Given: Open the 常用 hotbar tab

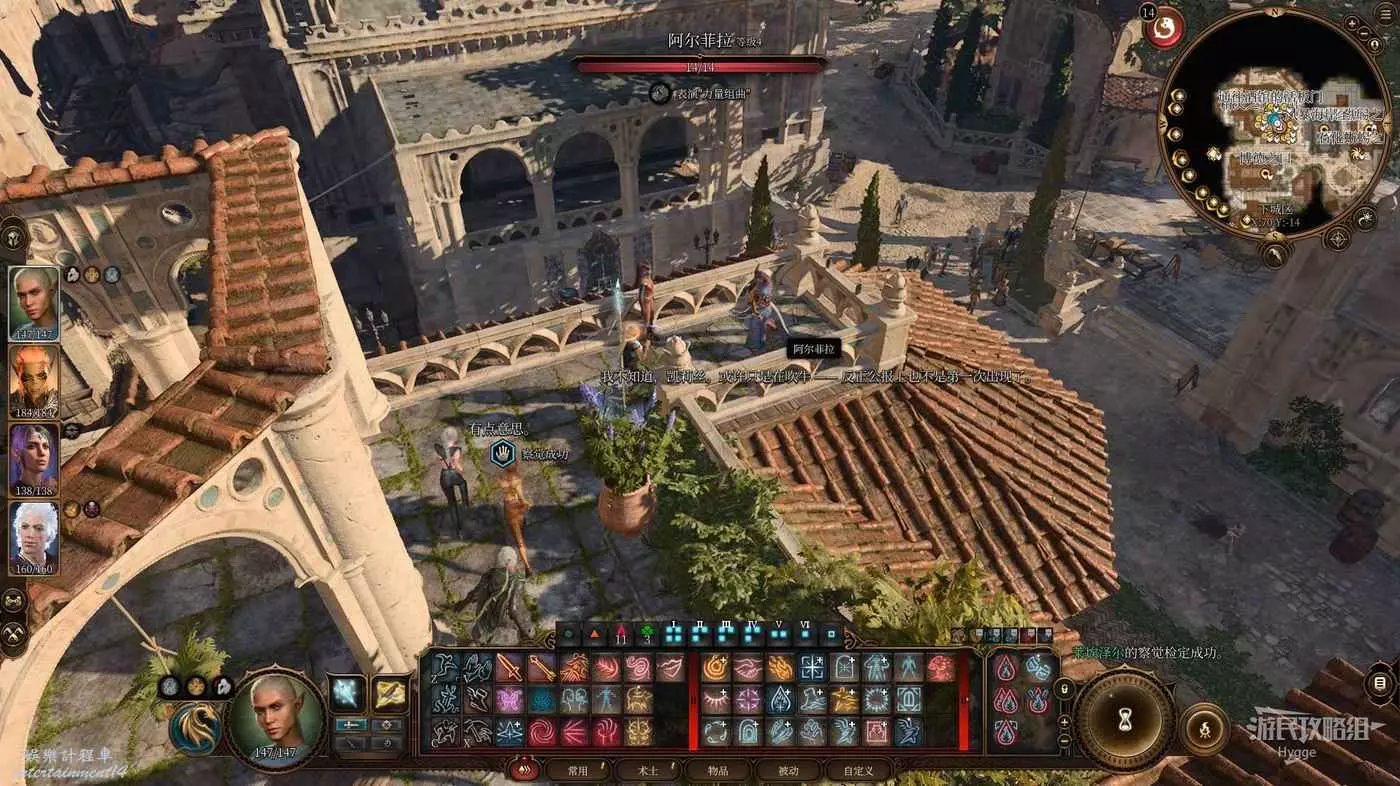Looking at the screenshot, I should [577, 770].
